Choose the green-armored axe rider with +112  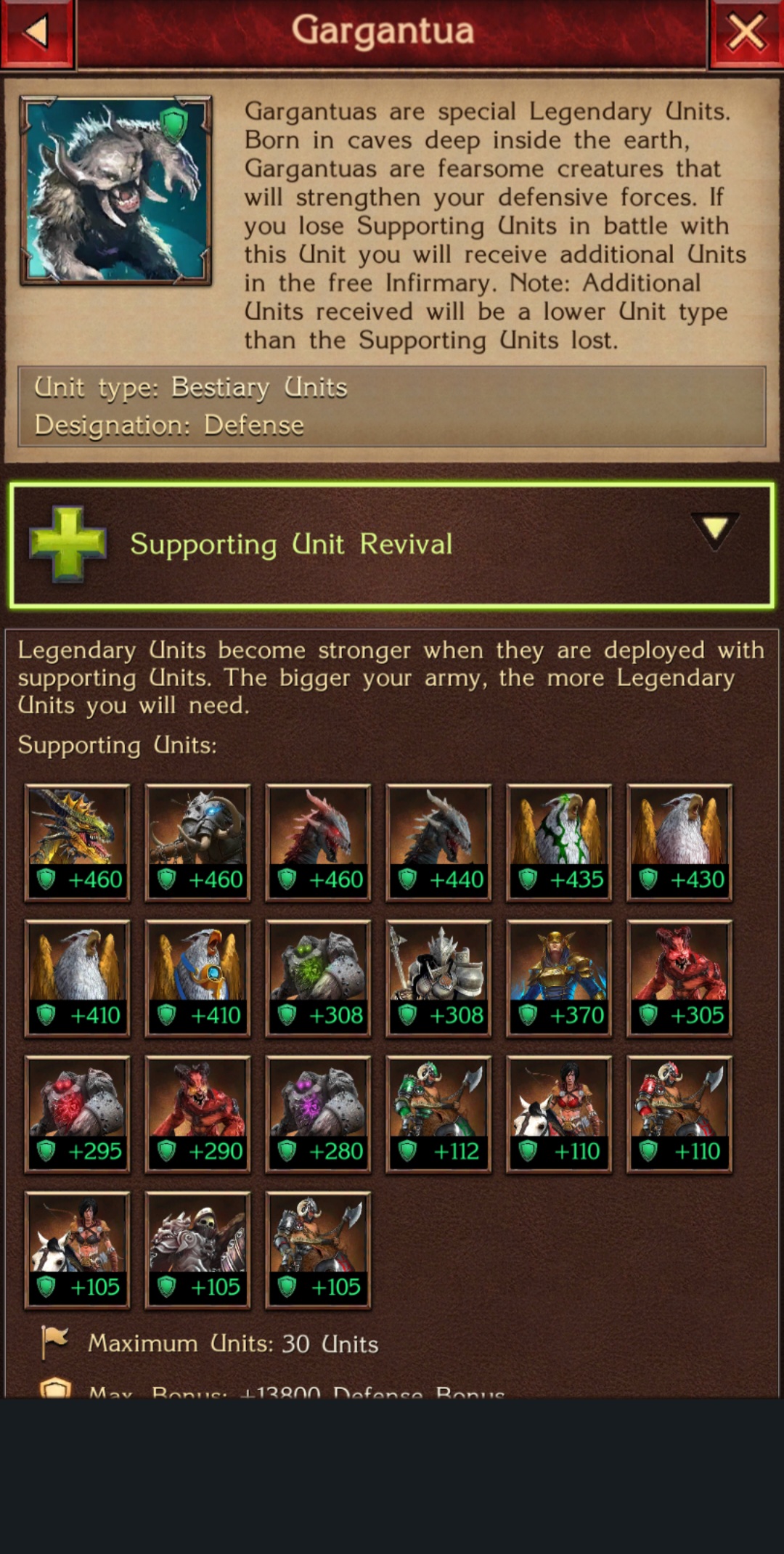438,1113
